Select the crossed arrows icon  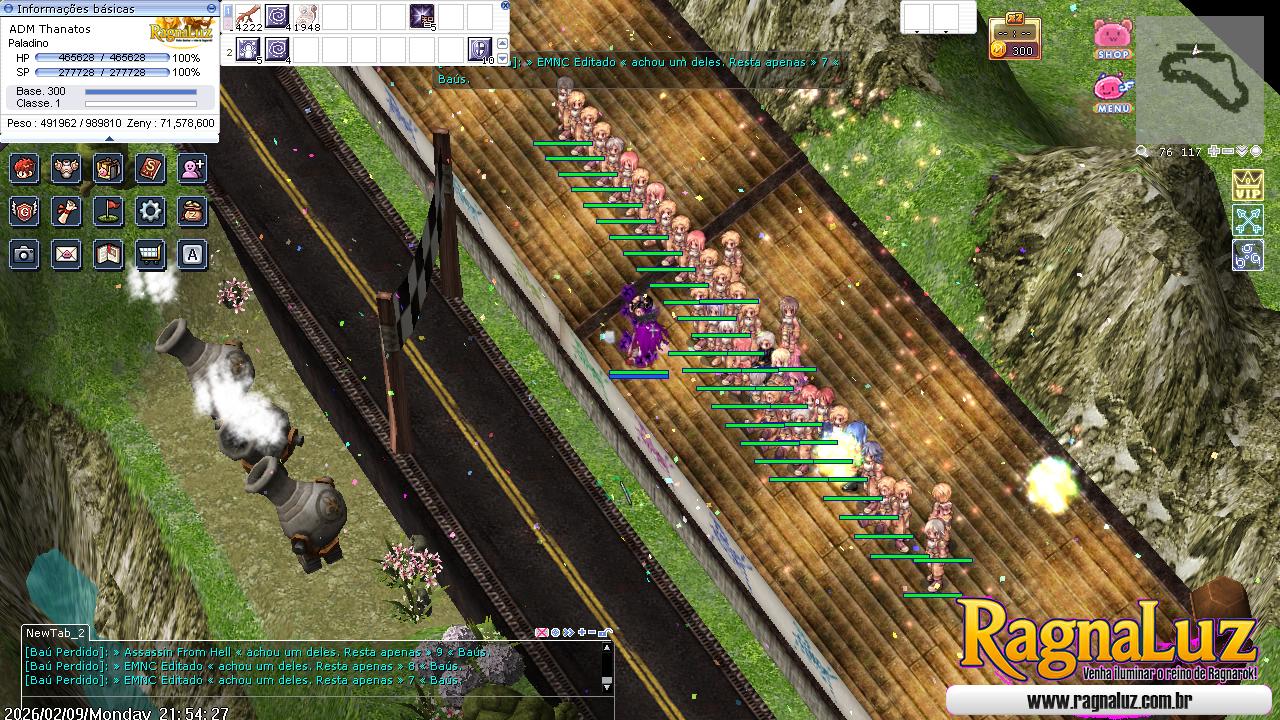coord(1247,219)
